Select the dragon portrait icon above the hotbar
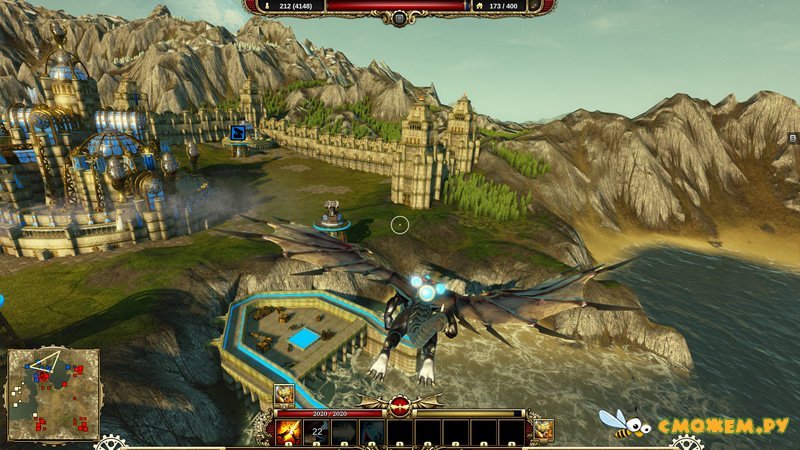The width and height of the screenshot is (800, 450). coord(284,396)
